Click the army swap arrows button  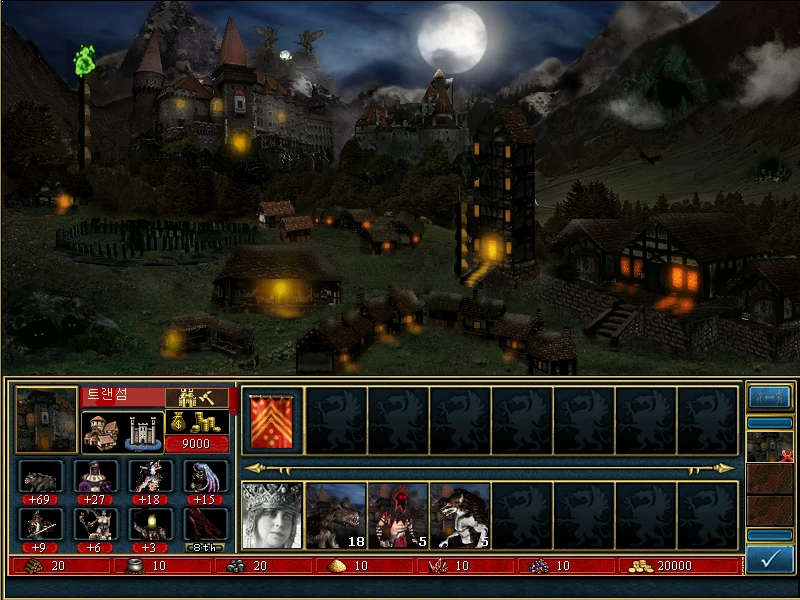pyautogui.click(x=769, y=397)
